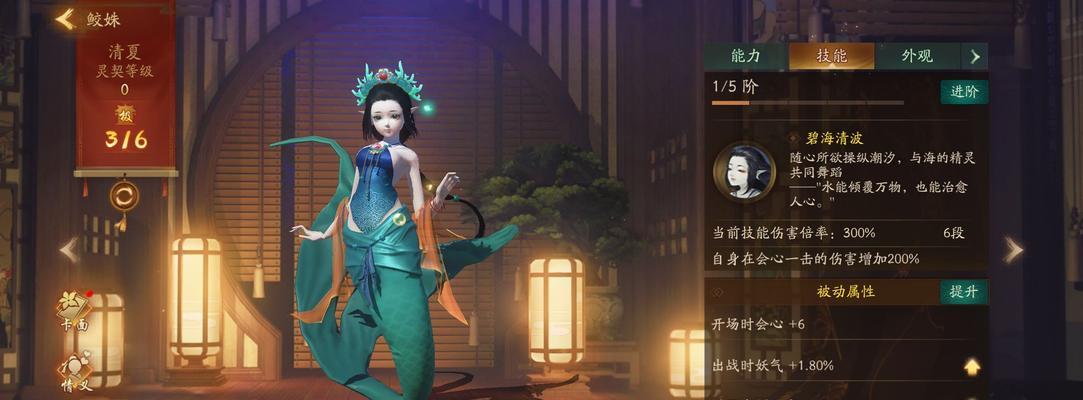Show more tabs with the green arrow
The width and height of the screenshot is (1083, 400).
coord(975,56)
